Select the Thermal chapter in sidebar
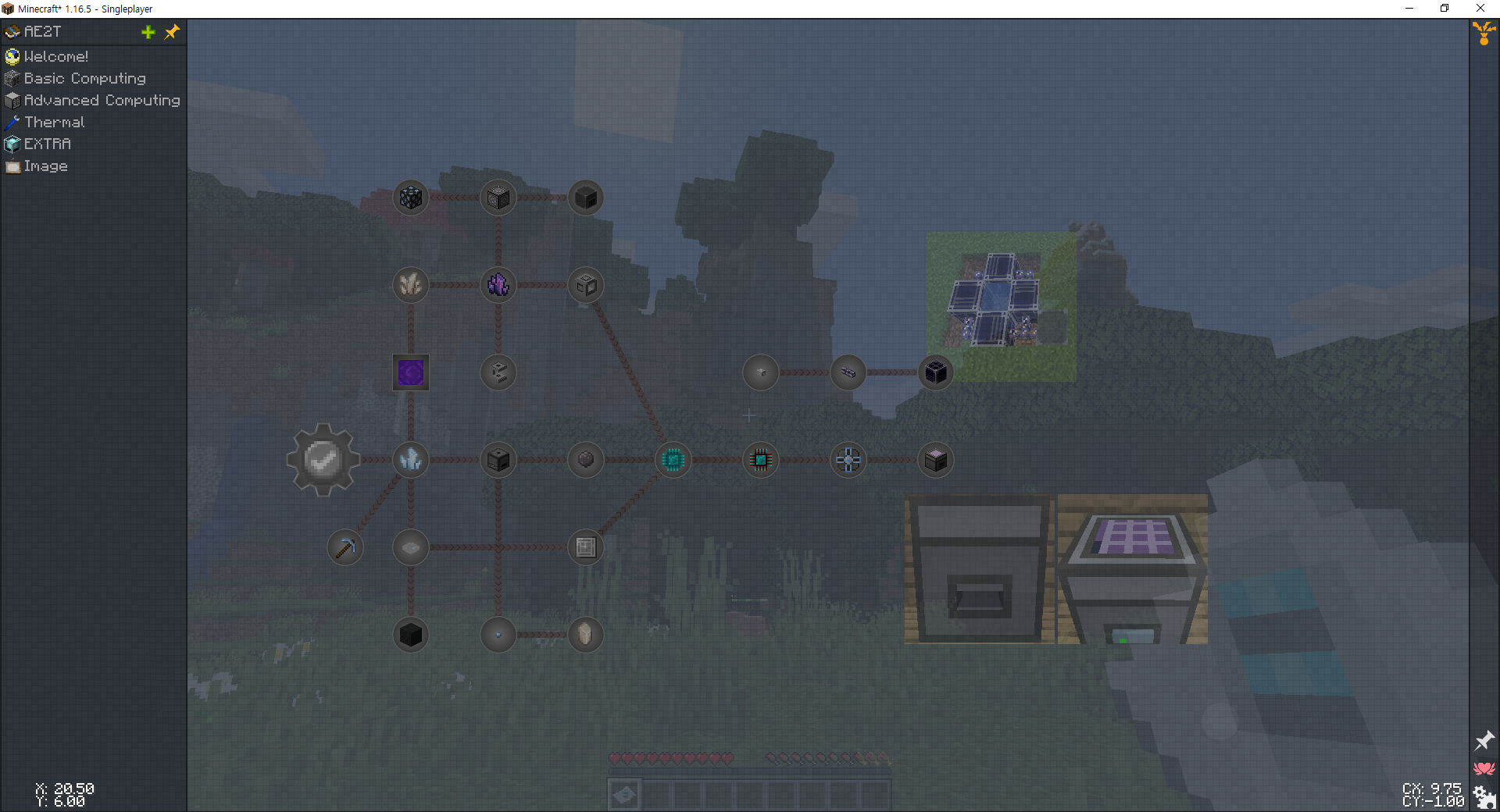 [53, 122]
